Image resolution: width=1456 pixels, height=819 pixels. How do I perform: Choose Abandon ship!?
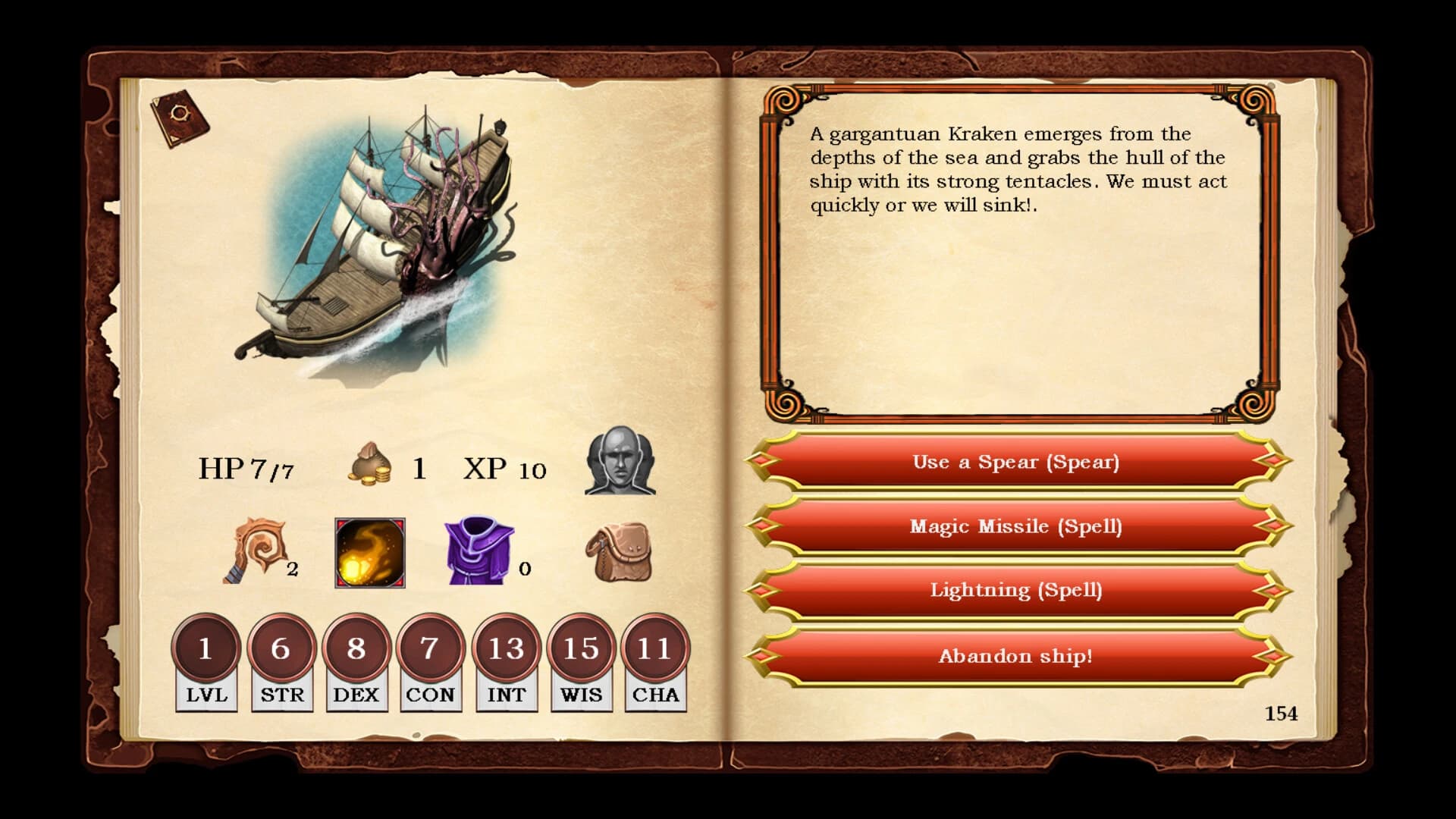point(1016,657)
